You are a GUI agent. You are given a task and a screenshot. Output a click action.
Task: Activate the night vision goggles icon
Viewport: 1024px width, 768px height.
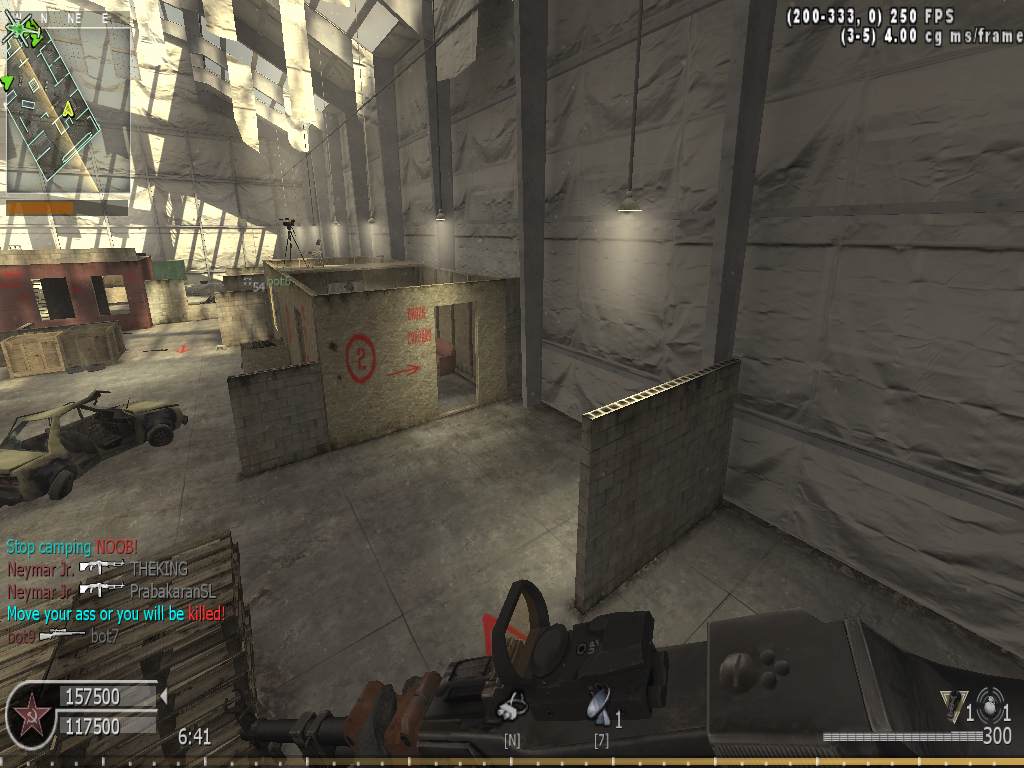(x=512, y=706)
